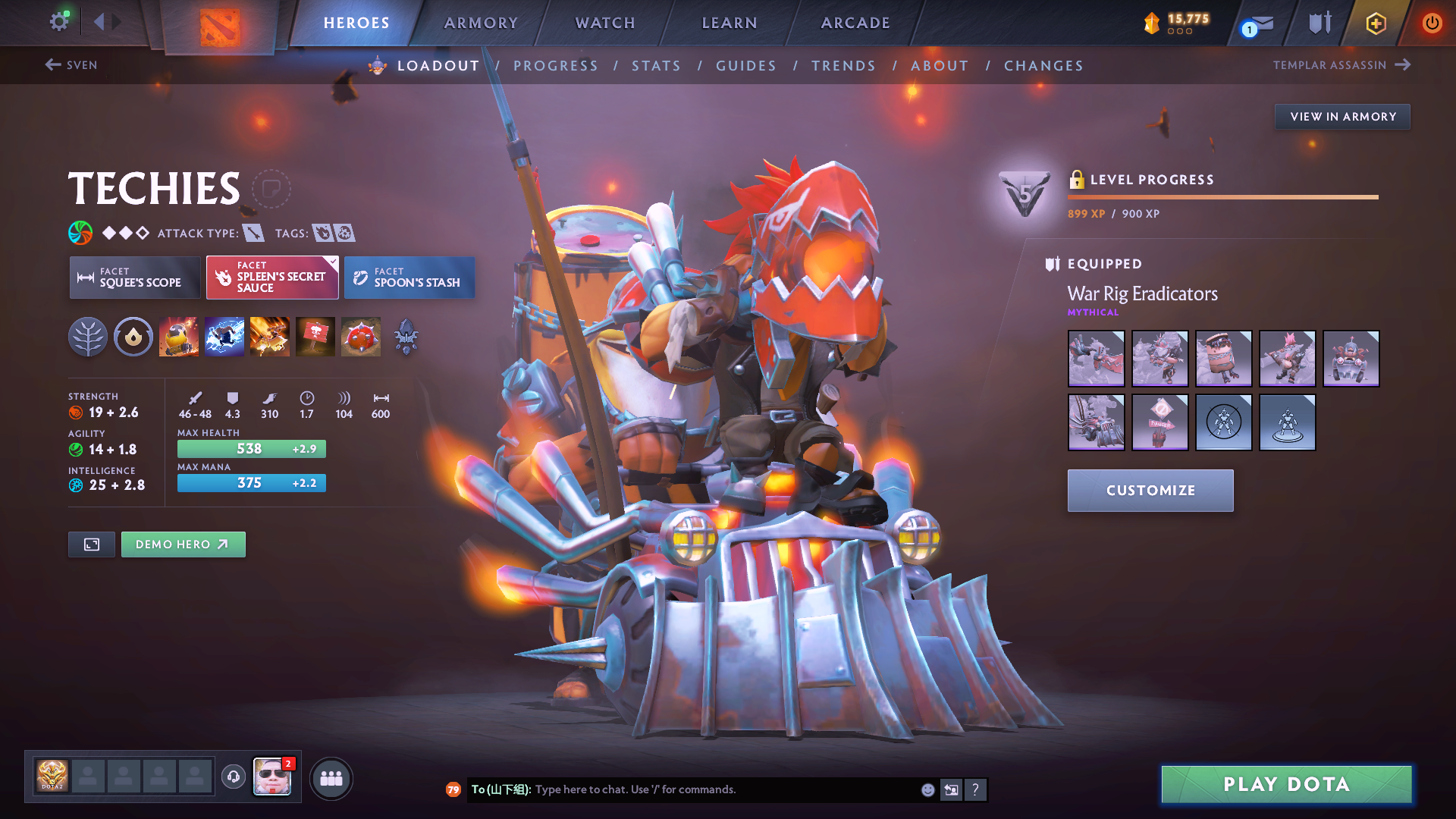
Task: Open the Customize loadout button
Action: coord(1150,491)
